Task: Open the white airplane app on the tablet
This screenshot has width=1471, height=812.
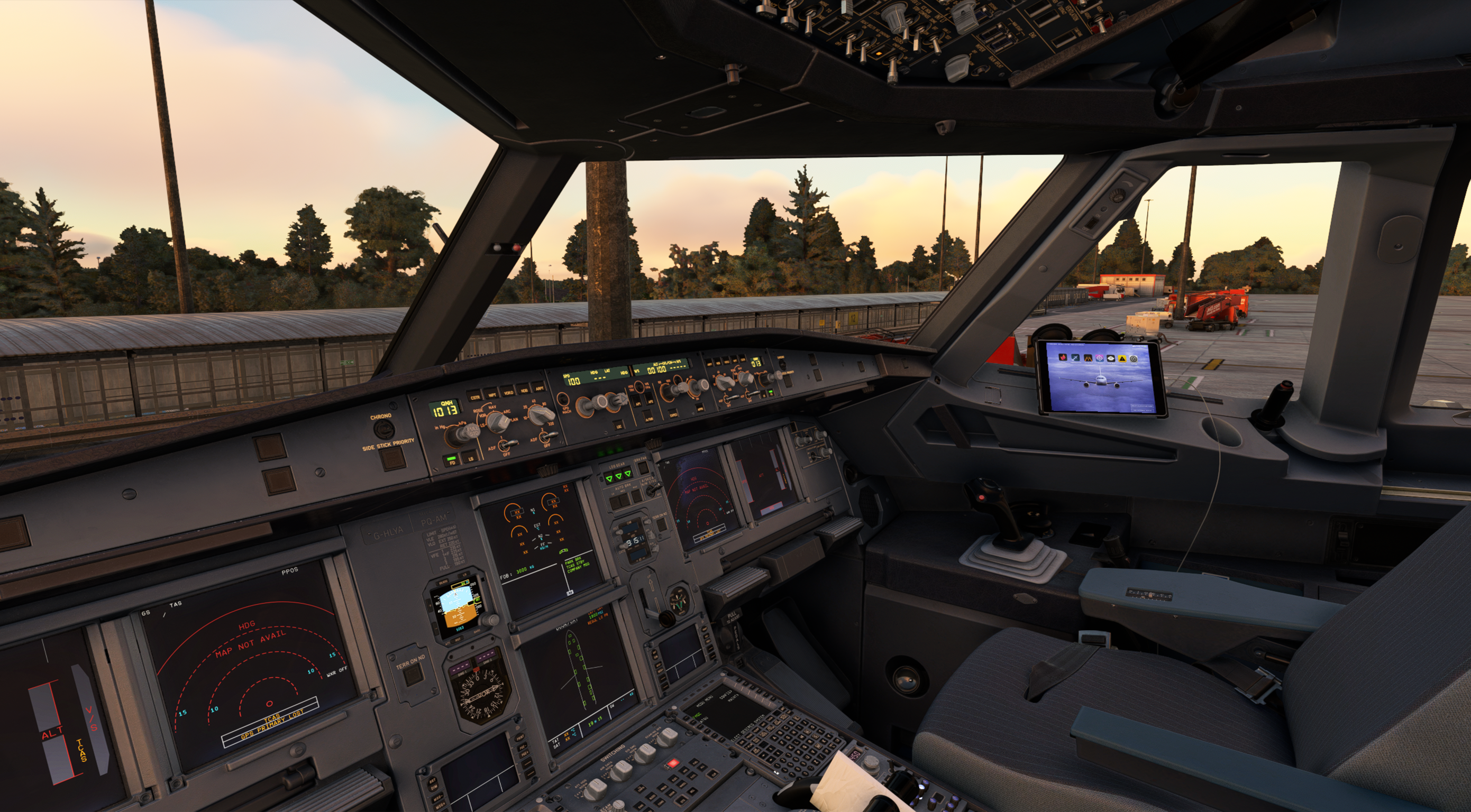Action: coord(1075,358)
